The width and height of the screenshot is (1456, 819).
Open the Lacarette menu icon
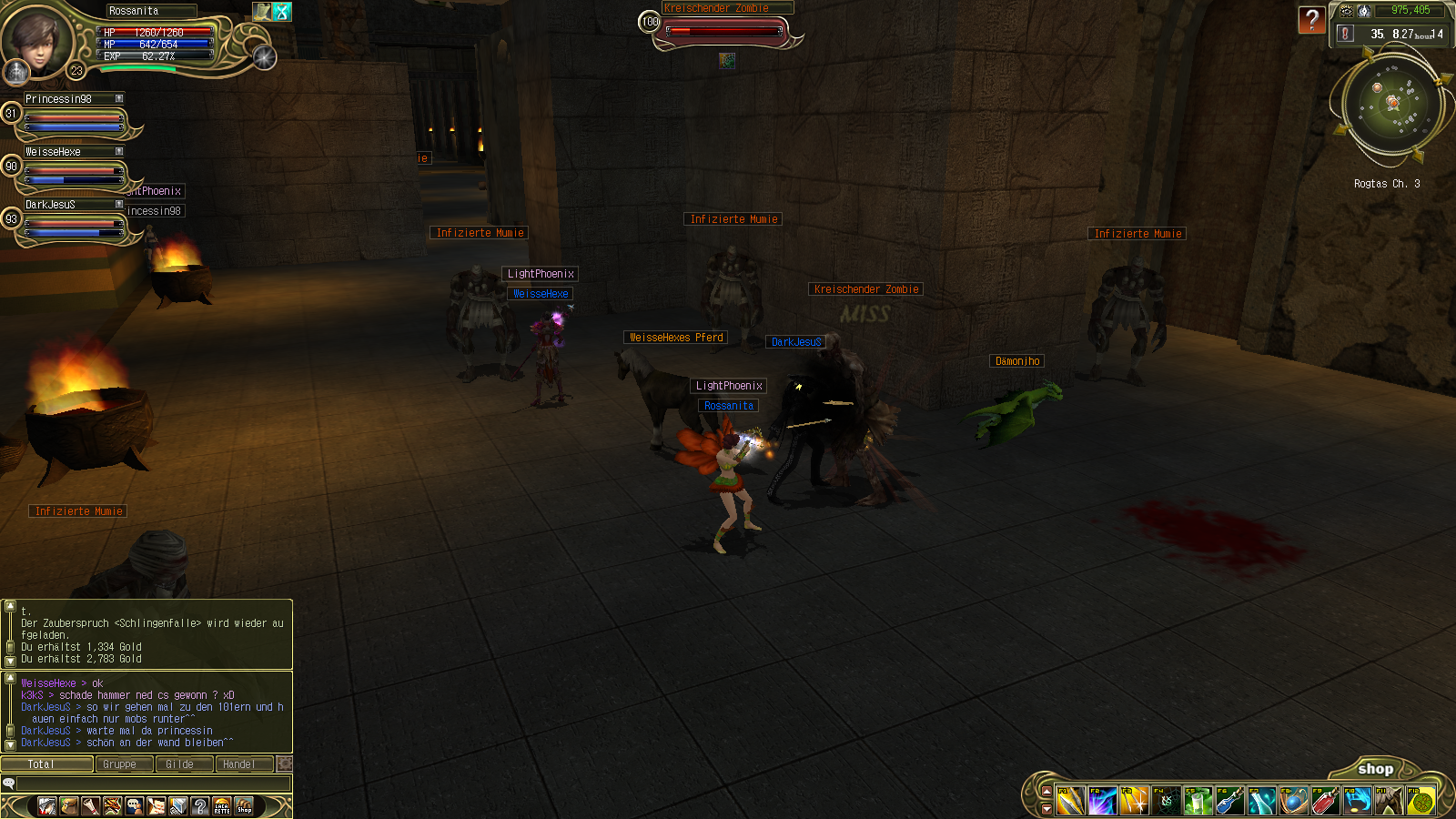222,806
